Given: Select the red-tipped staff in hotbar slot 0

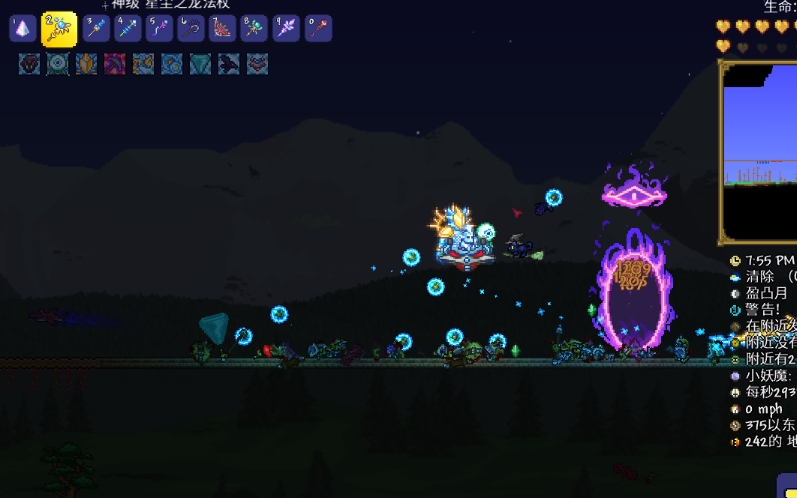Looking at the screenshot, I should click(x=318, y=28).
